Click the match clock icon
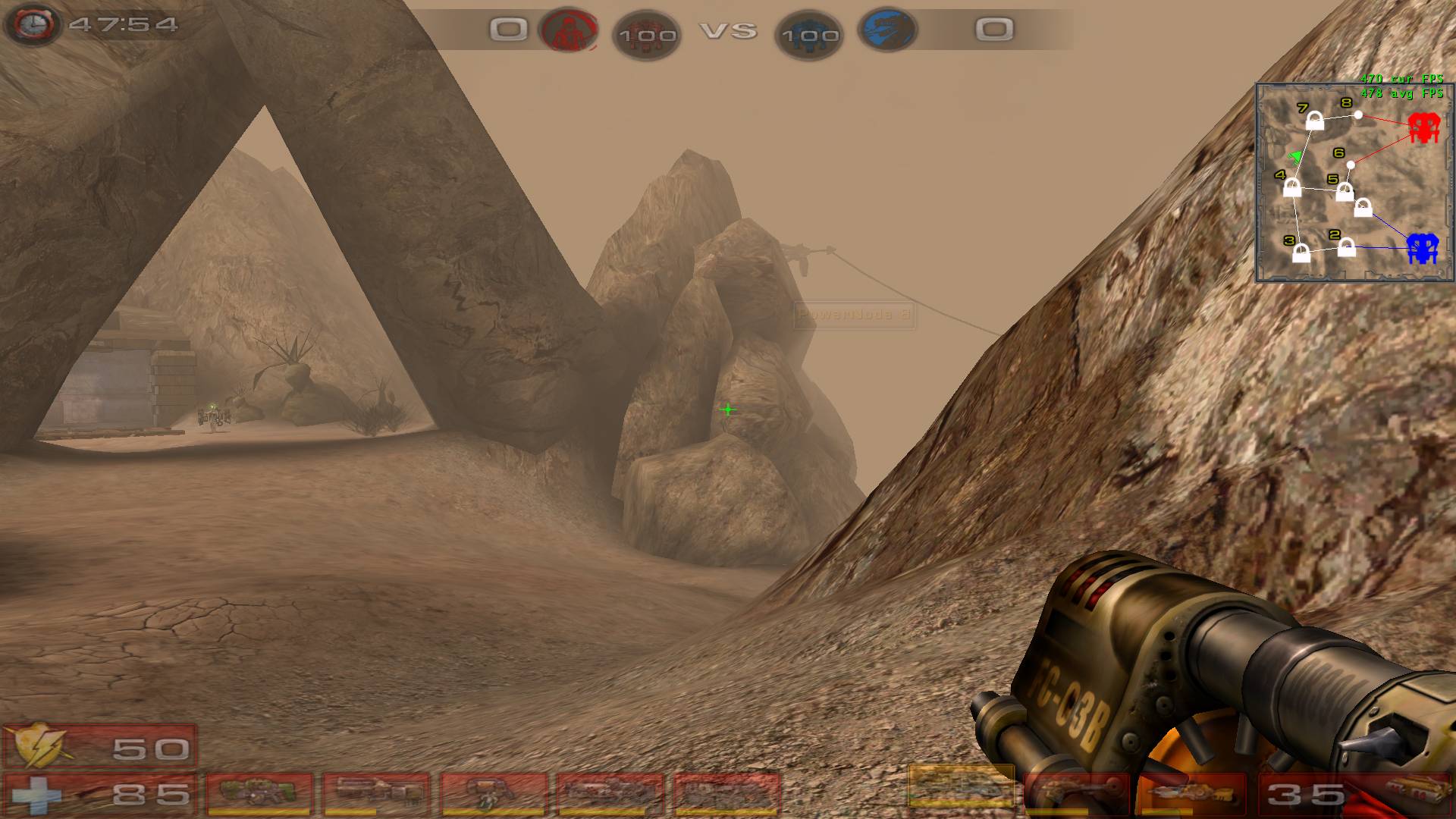1456x819 pixels. [x=32, y=24]
